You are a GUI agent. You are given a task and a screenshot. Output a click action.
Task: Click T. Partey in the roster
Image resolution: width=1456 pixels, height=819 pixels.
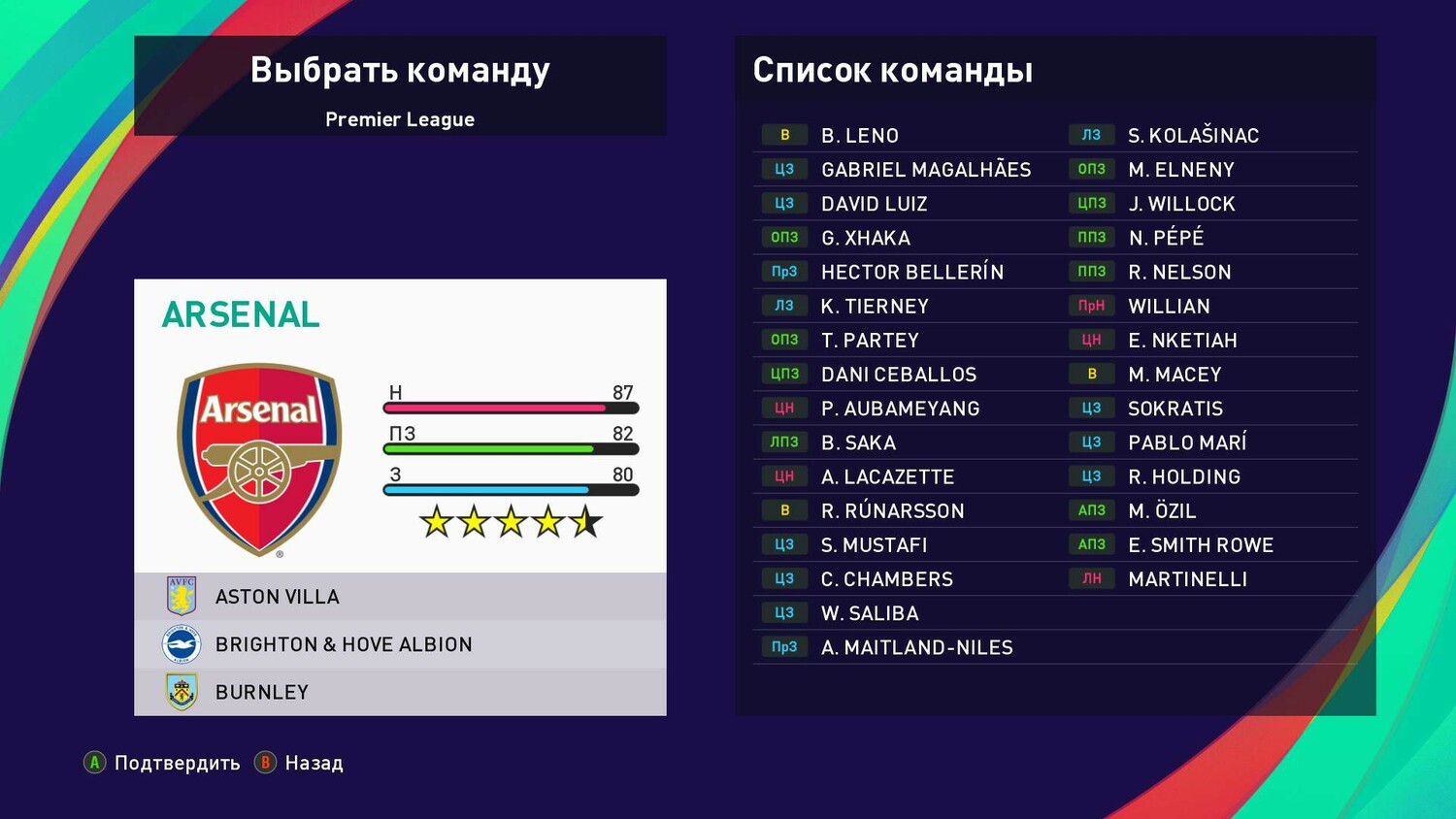(870, 341)
